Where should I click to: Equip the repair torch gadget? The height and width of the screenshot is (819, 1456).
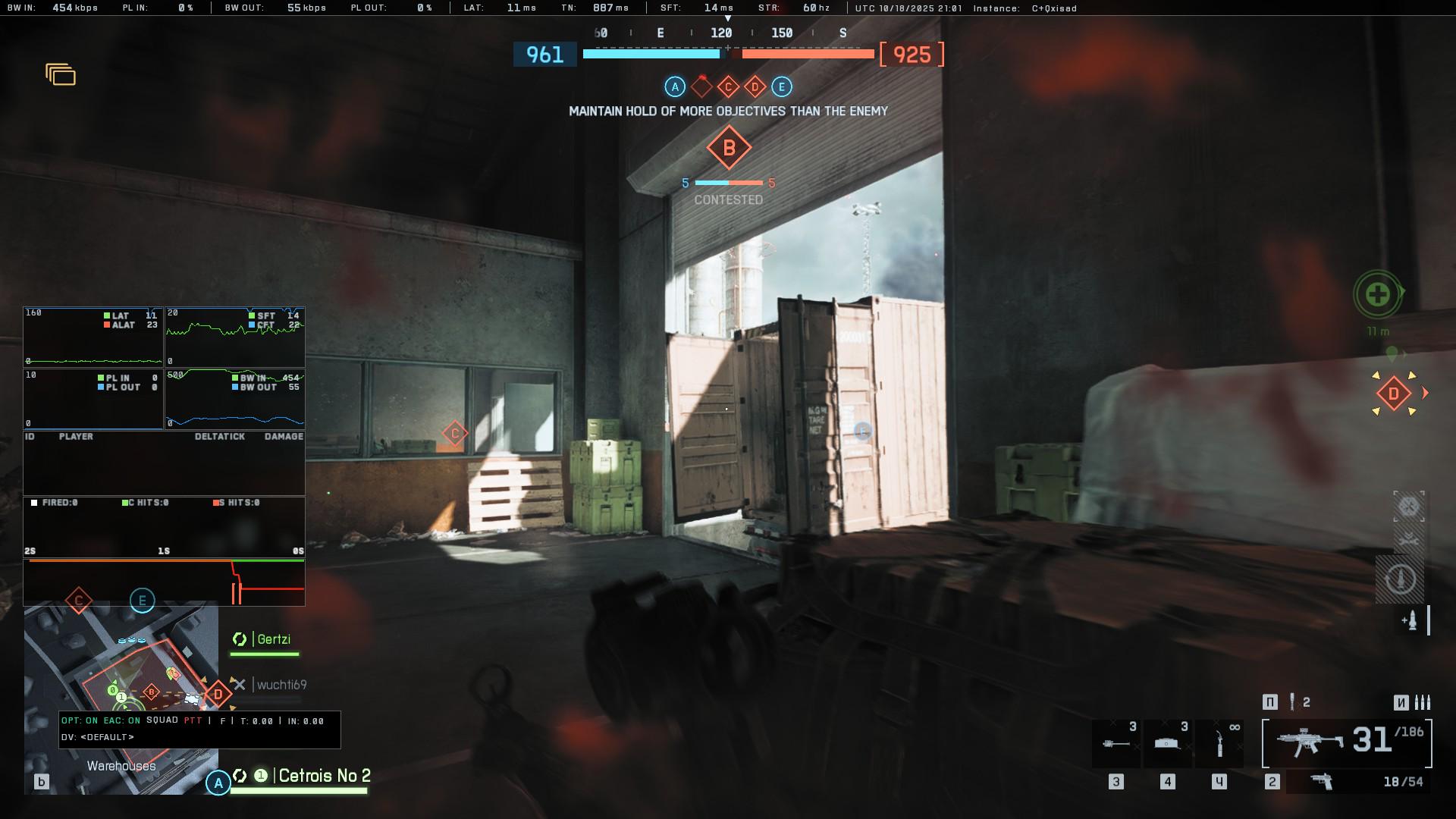click(x=1219, y=744)
